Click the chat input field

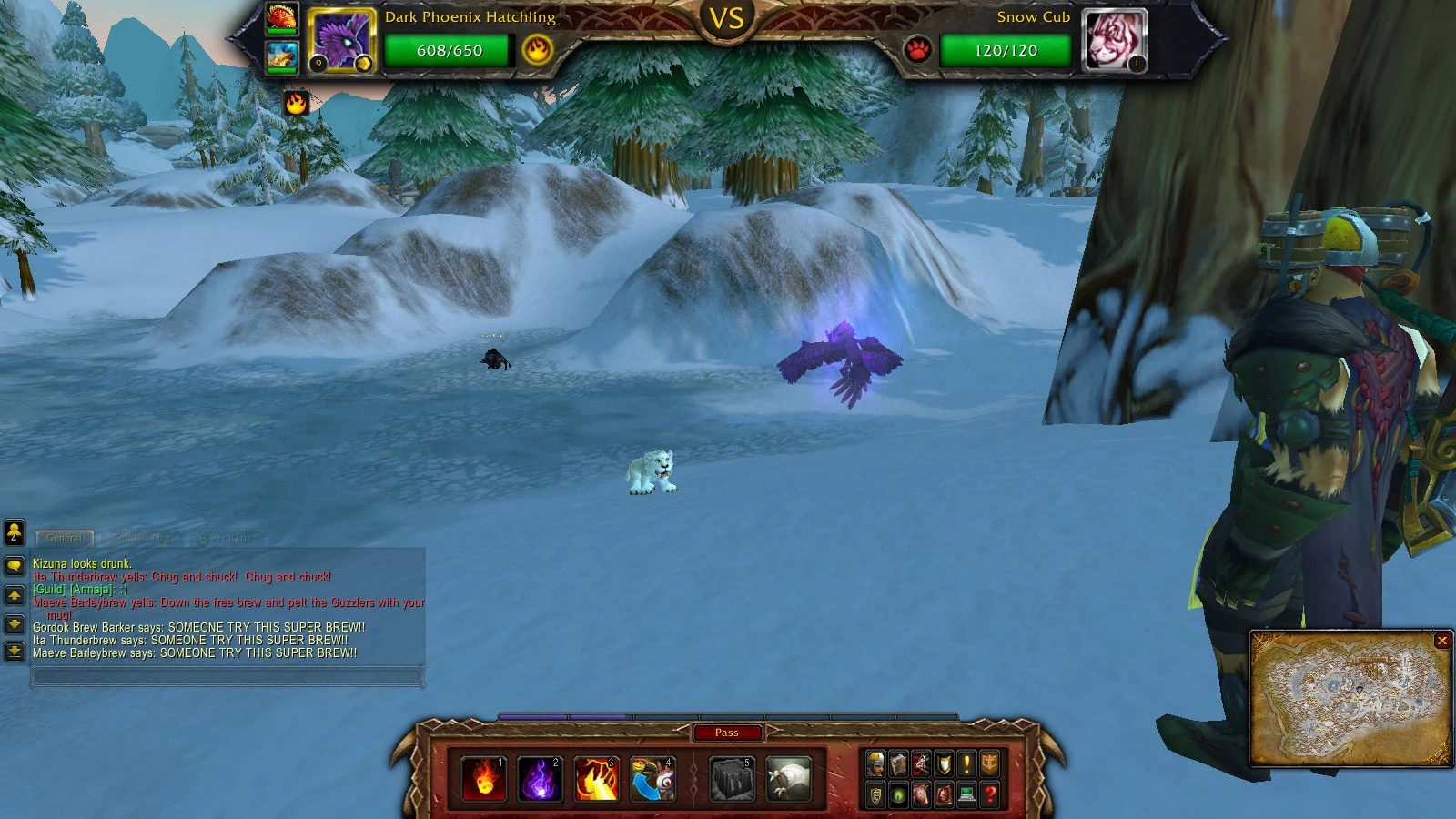coord(227,677)
